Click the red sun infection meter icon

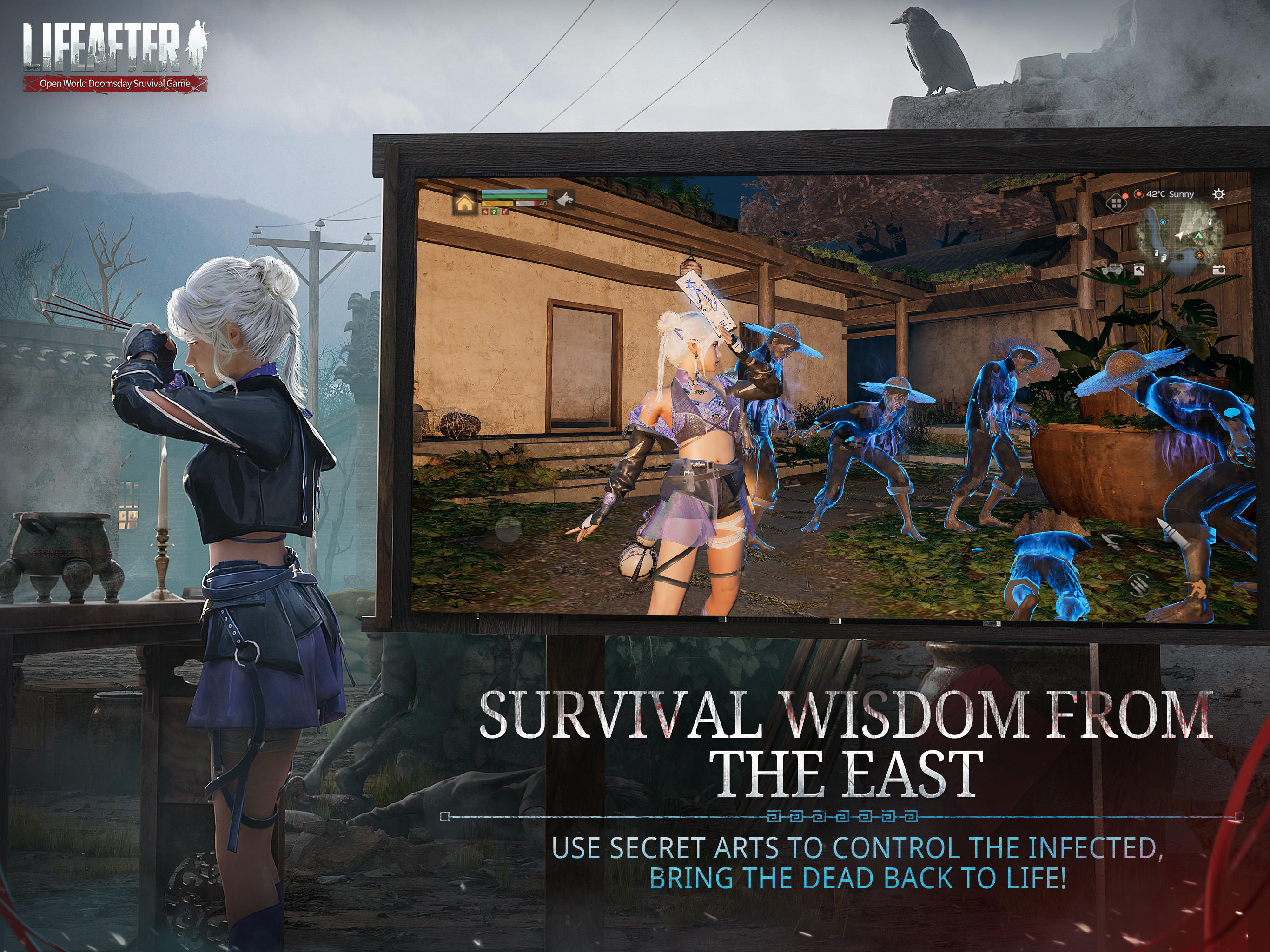[1139, 195]
